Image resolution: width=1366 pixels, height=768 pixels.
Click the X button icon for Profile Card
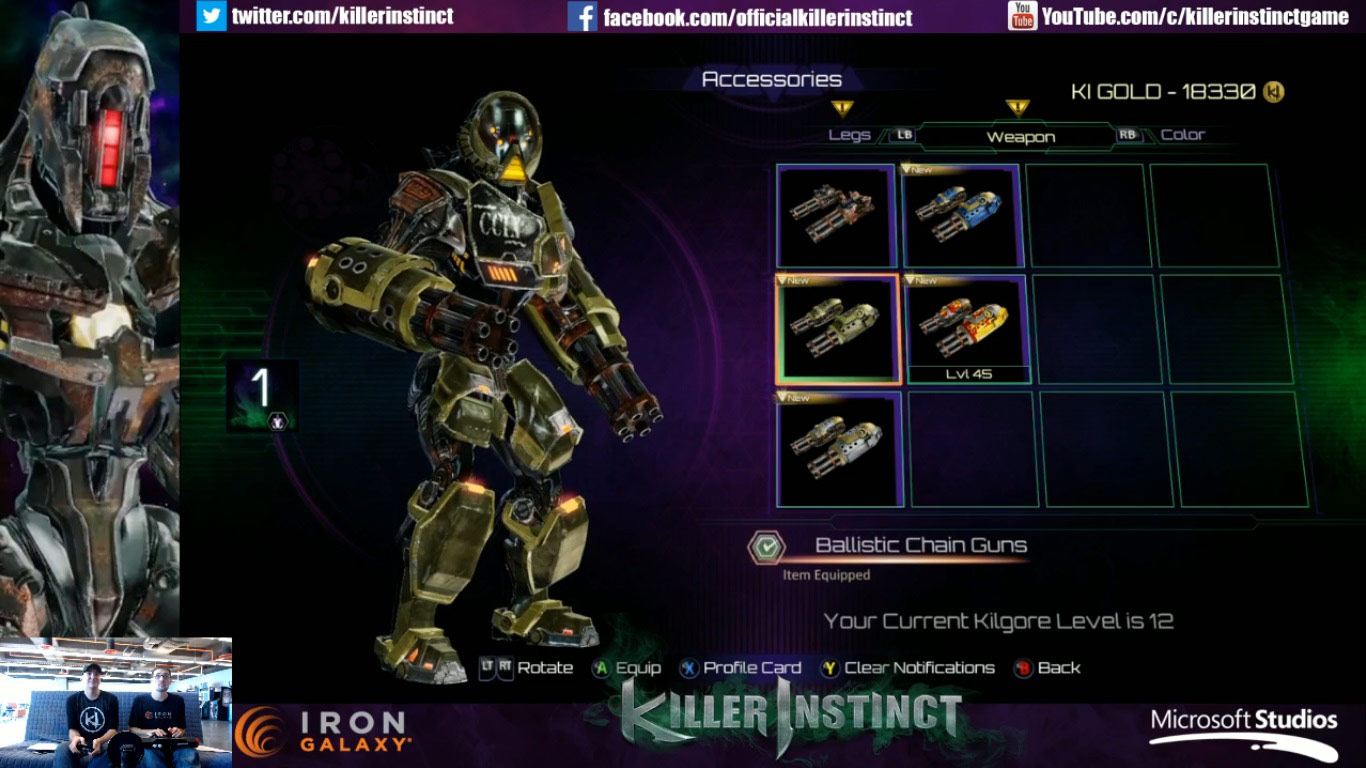tap(691, 667)
